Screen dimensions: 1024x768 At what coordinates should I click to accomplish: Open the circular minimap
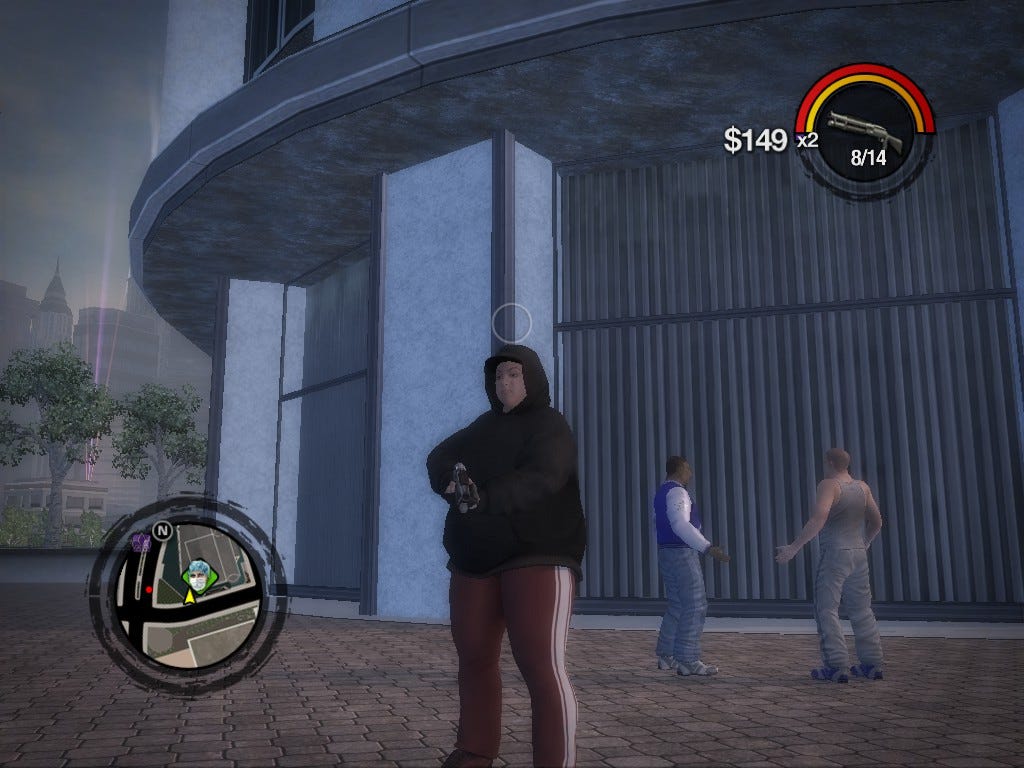187,596
